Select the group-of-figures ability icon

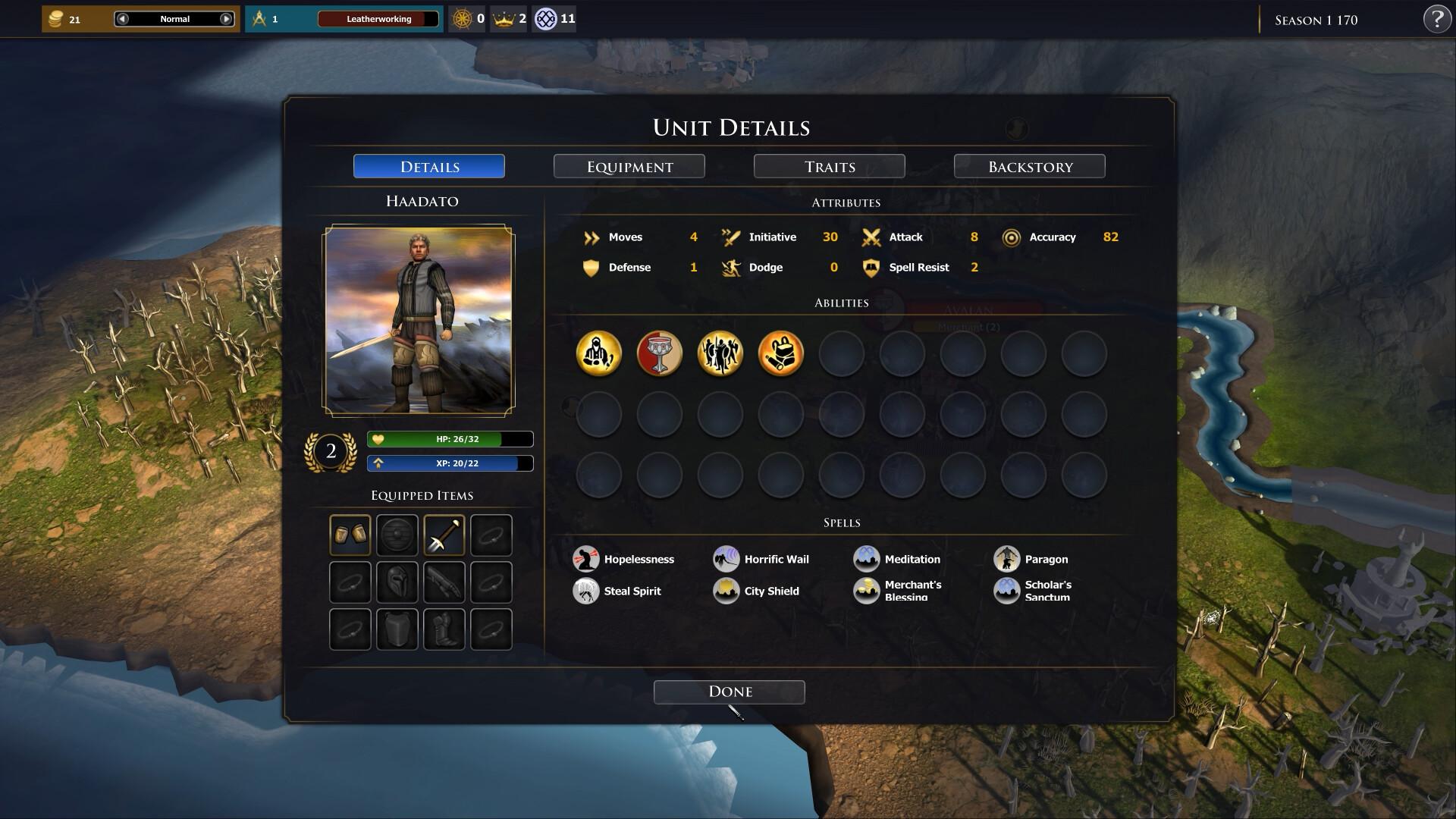tap(720, 353)
